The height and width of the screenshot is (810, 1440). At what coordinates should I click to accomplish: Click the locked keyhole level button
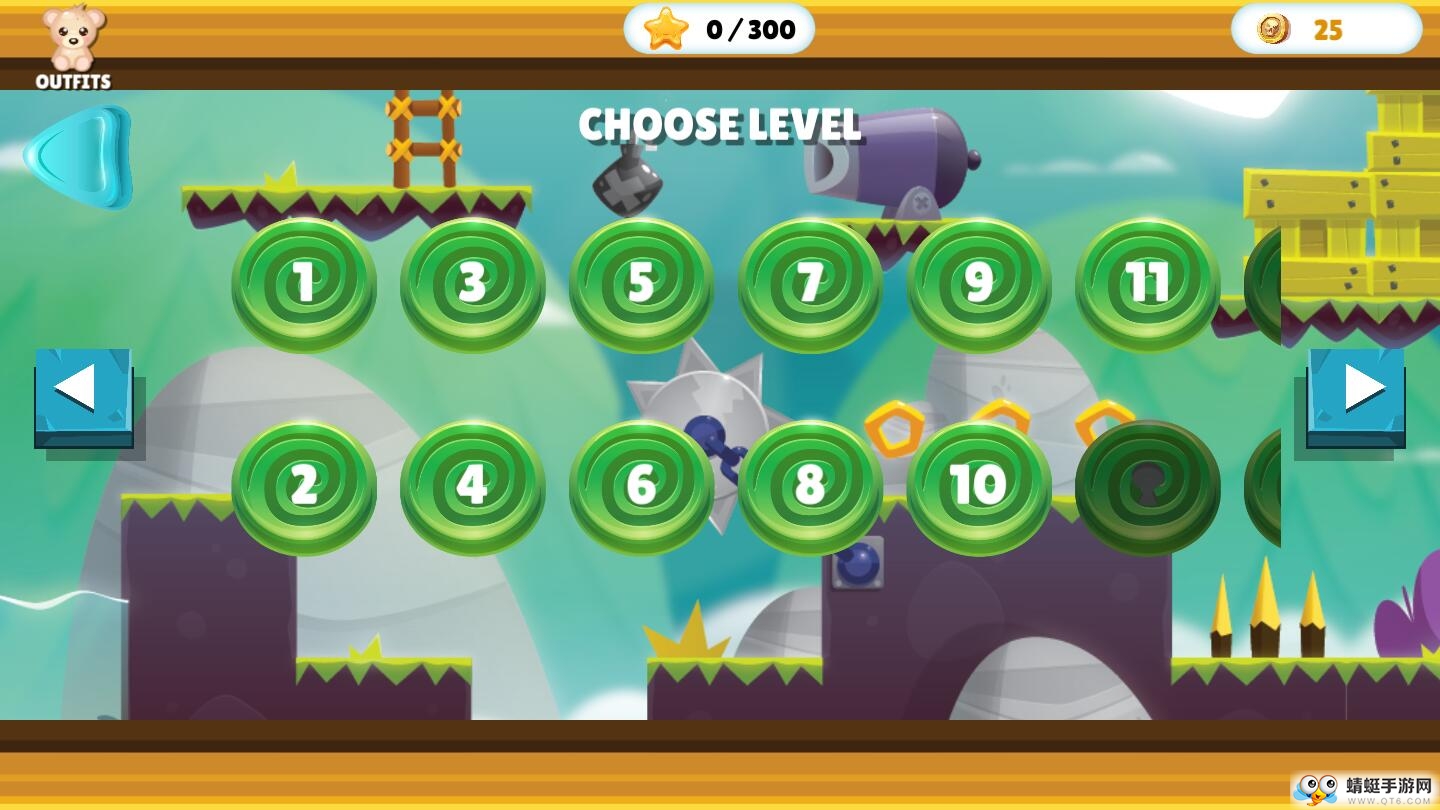point(1148,487)
